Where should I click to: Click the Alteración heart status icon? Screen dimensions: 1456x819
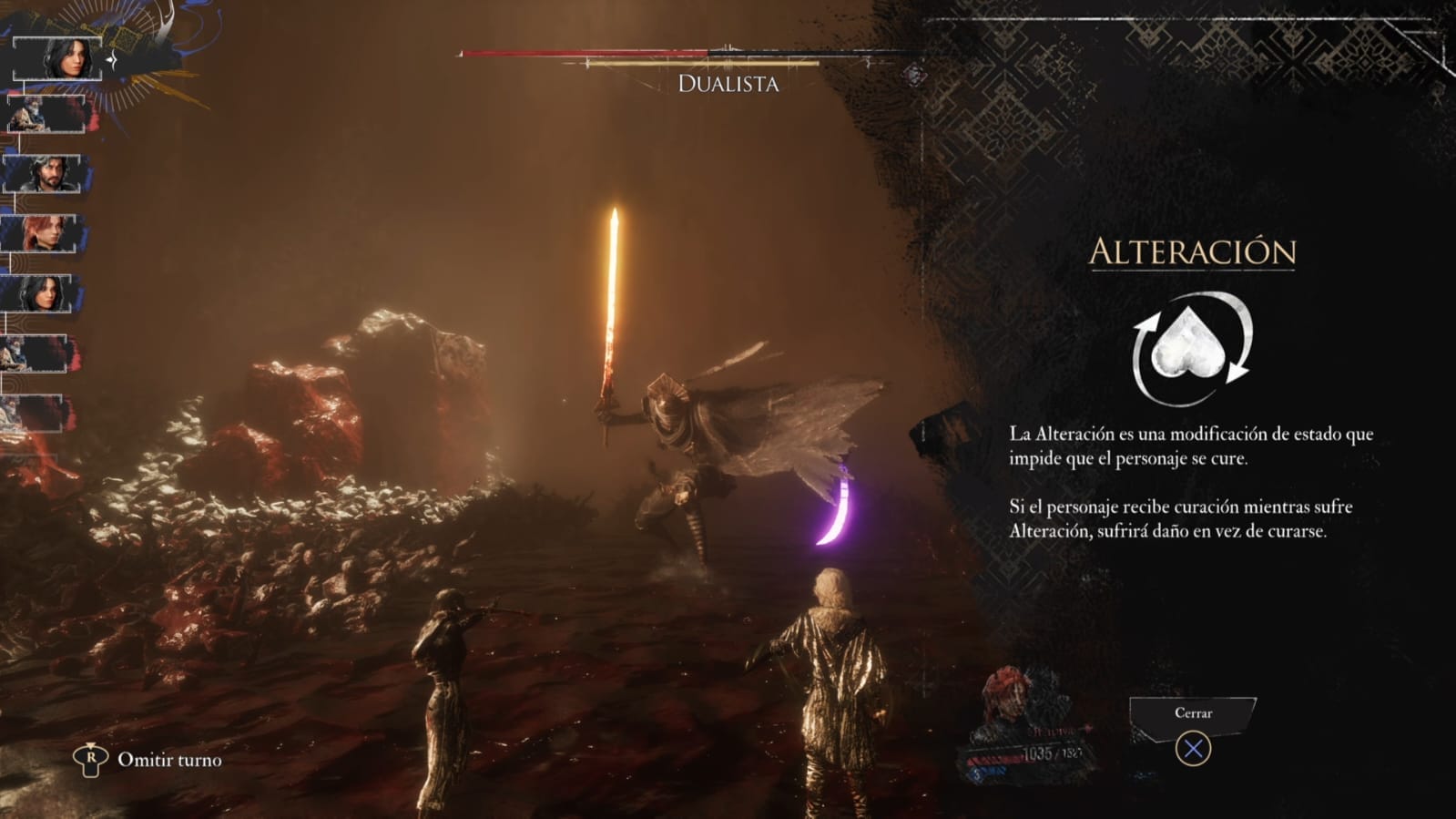tap(1192, 349)
